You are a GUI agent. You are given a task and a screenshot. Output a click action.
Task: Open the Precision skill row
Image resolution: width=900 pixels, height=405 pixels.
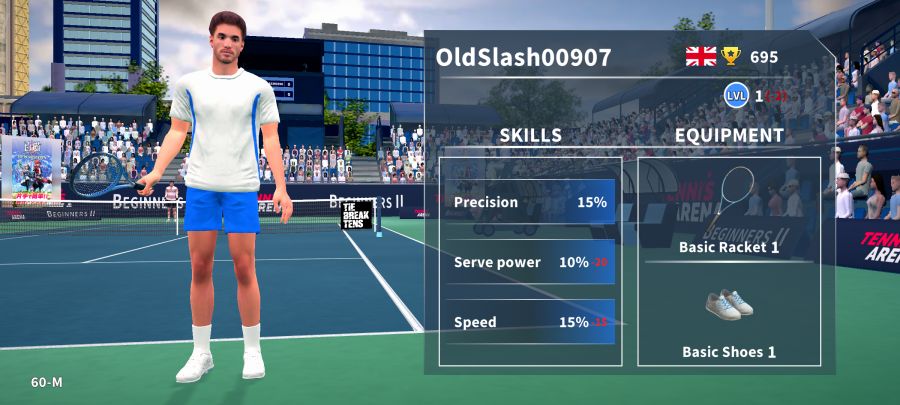pos(530,202)
